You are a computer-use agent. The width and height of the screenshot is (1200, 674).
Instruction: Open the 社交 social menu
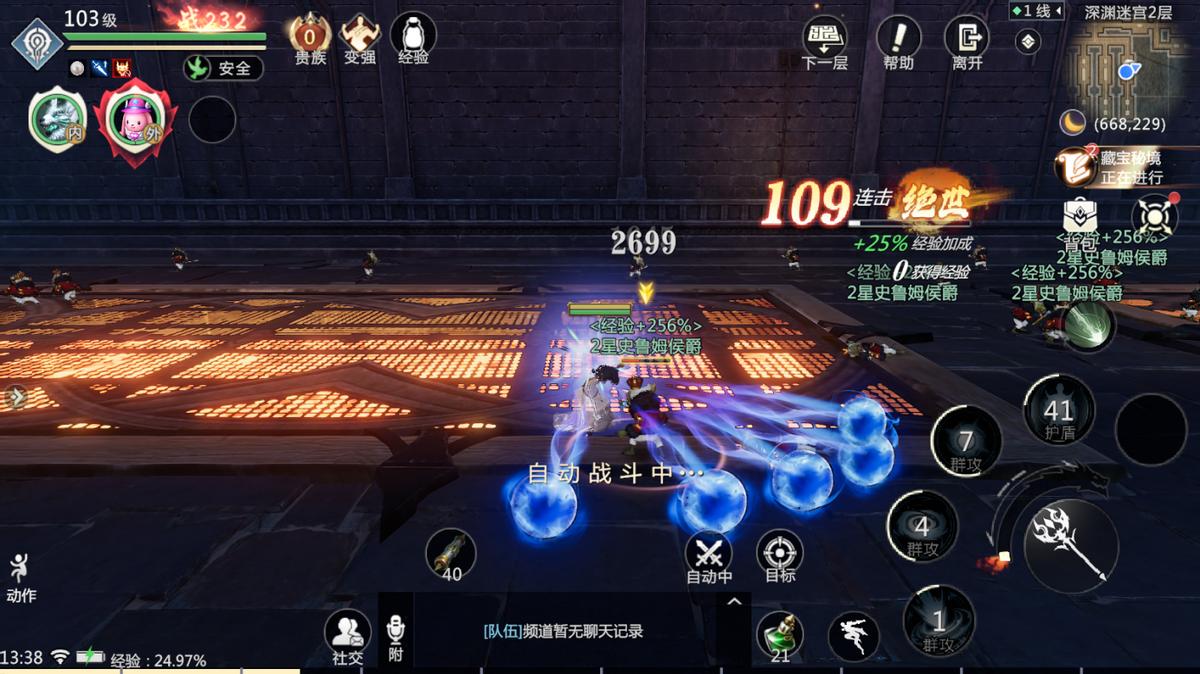pos(347,635)
